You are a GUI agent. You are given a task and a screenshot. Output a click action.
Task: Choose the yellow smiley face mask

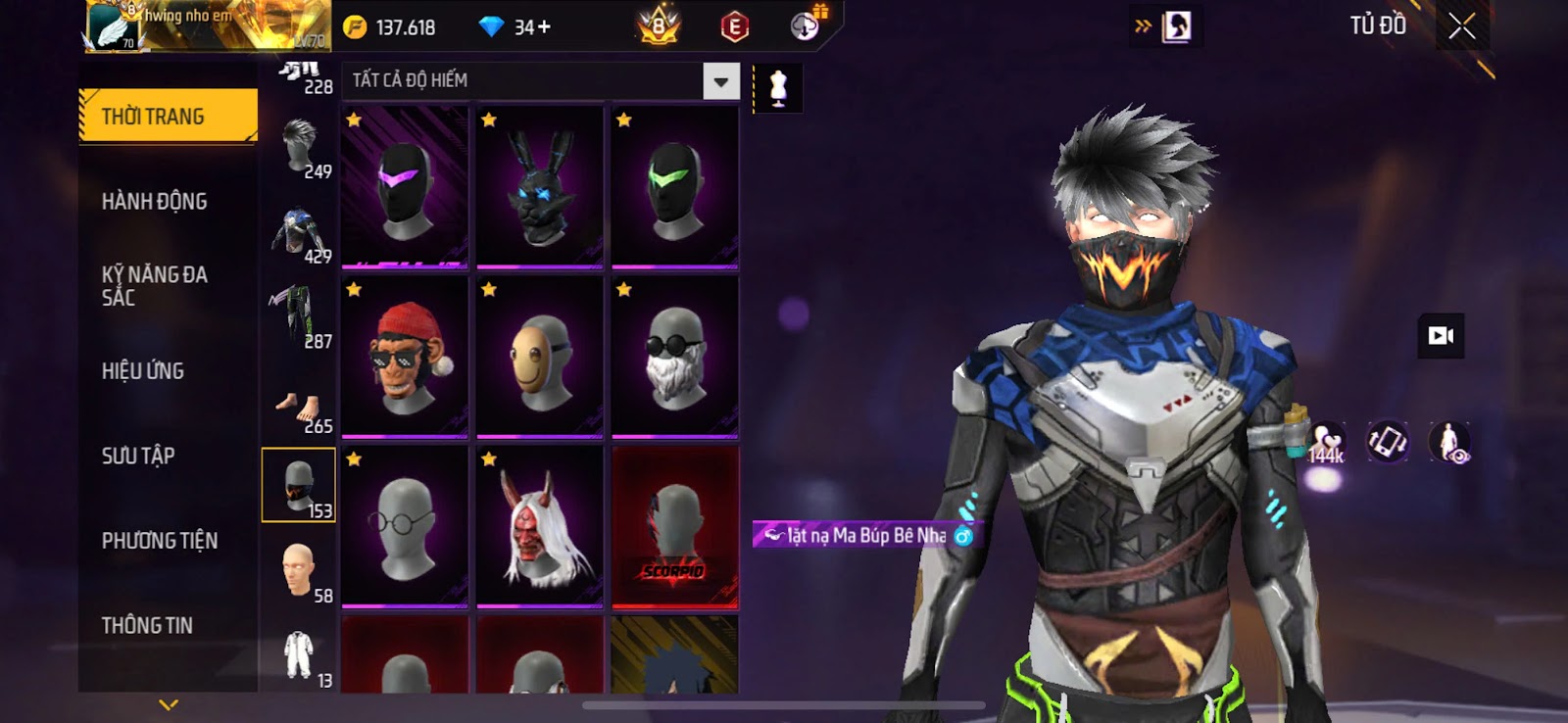point(540,357)
